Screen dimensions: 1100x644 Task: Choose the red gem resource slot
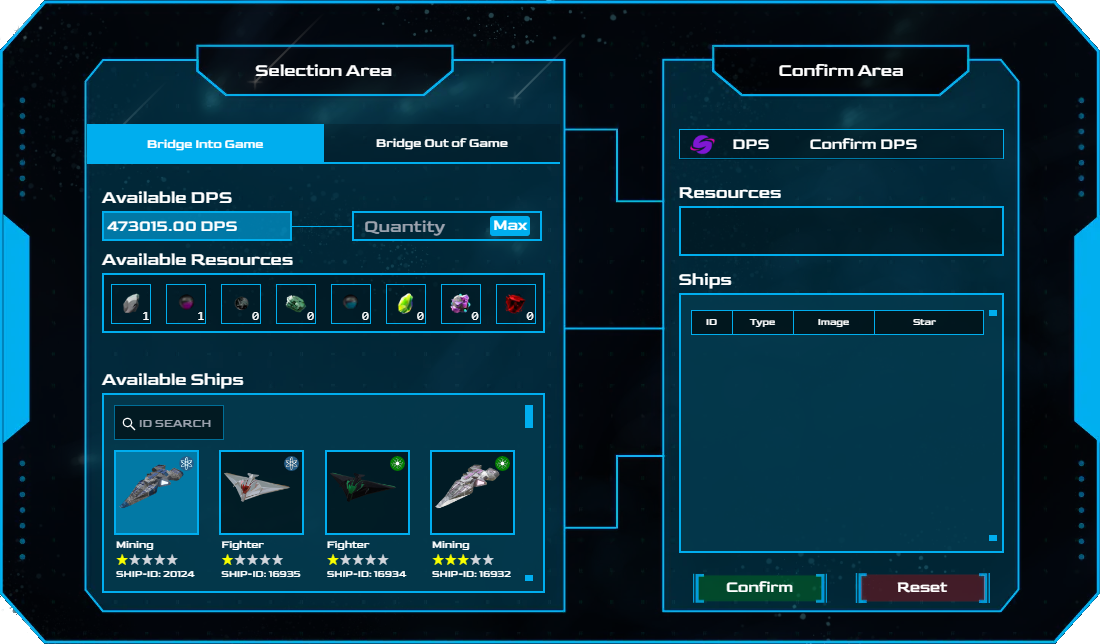pyautogui.click(x=516, y=304)
